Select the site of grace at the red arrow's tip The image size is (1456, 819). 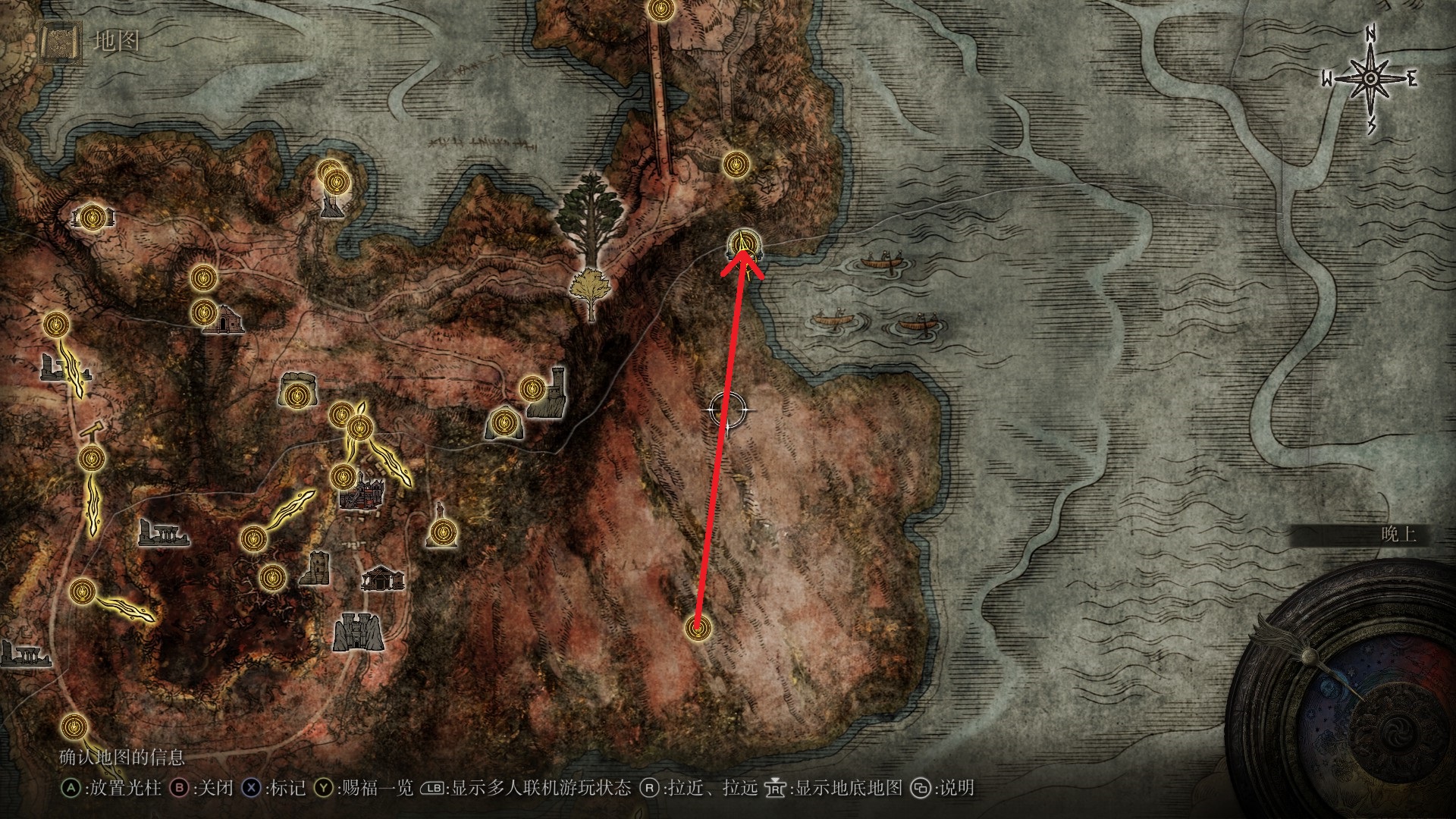(x=744, y=244)
